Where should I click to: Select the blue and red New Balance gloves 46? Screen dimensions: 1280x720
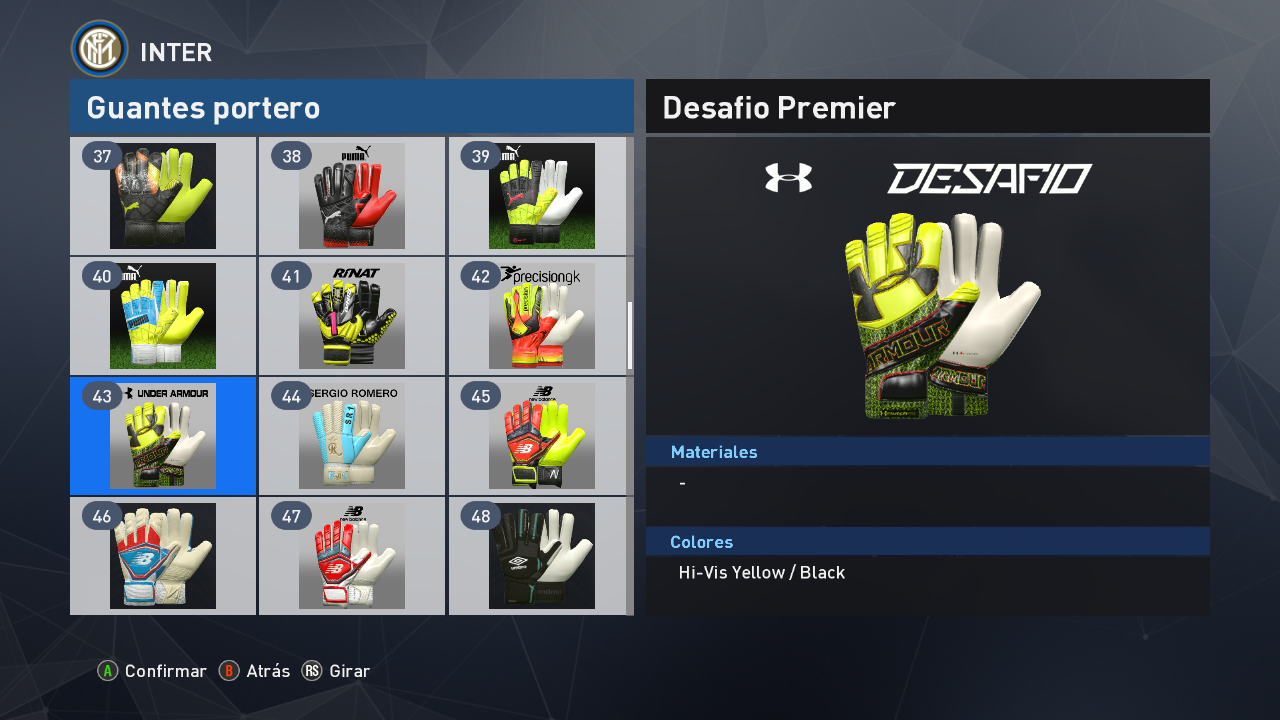point(163,556)
